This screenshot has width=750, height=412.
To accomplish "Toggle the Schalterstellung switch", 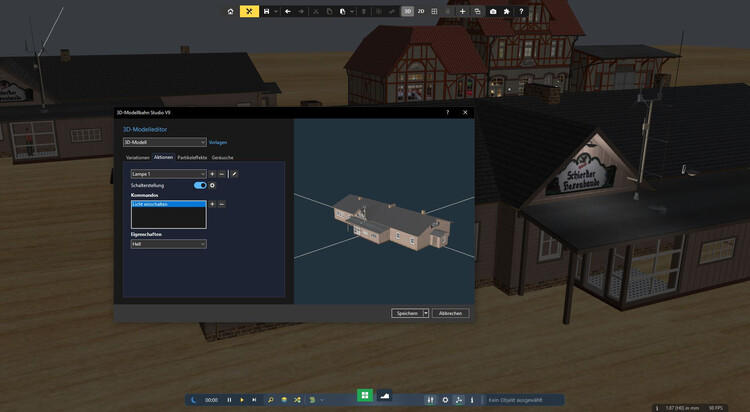I will pyautogui.click(x=200, y=185).
